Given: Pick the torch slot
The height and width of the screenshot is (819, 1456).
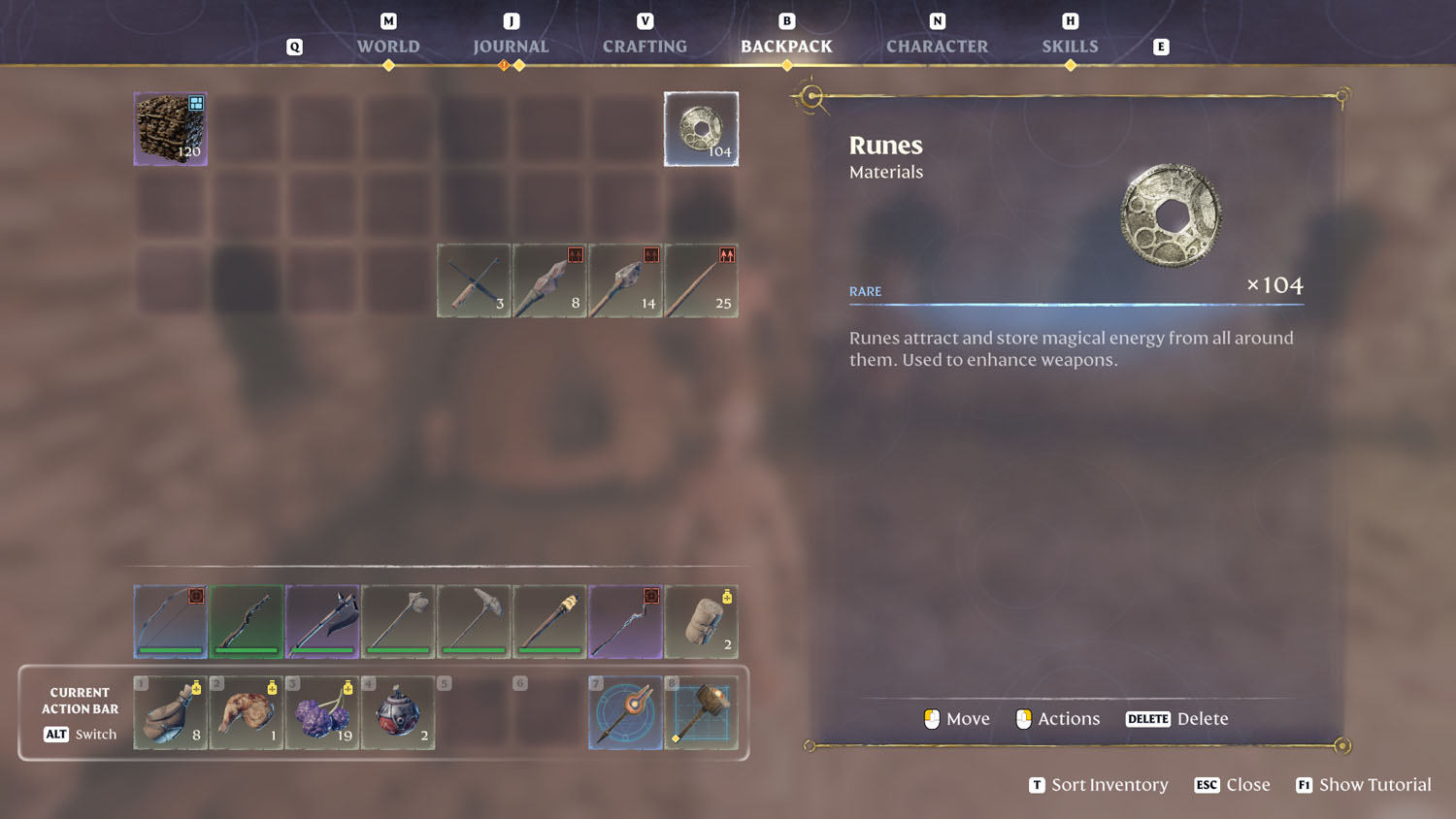Looking at the screenshot, I should 549,621.
